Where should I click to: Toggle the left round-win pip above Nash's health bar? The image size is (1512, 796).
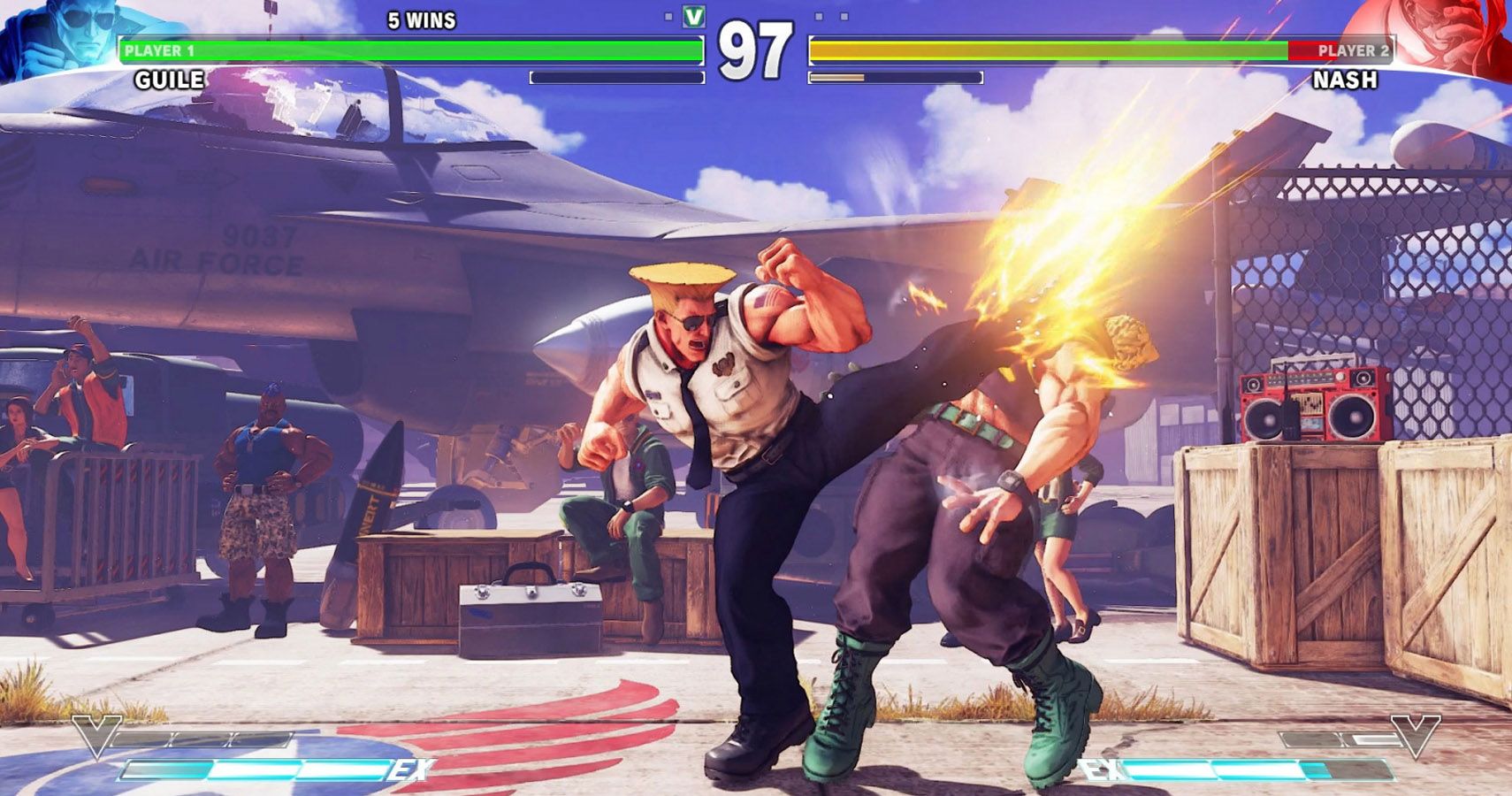pos(818,15)
